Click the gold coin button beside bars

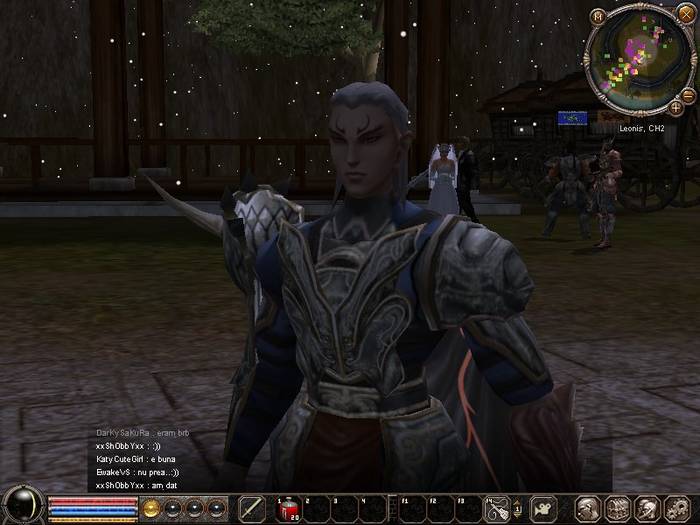click(x=152, y=508)
